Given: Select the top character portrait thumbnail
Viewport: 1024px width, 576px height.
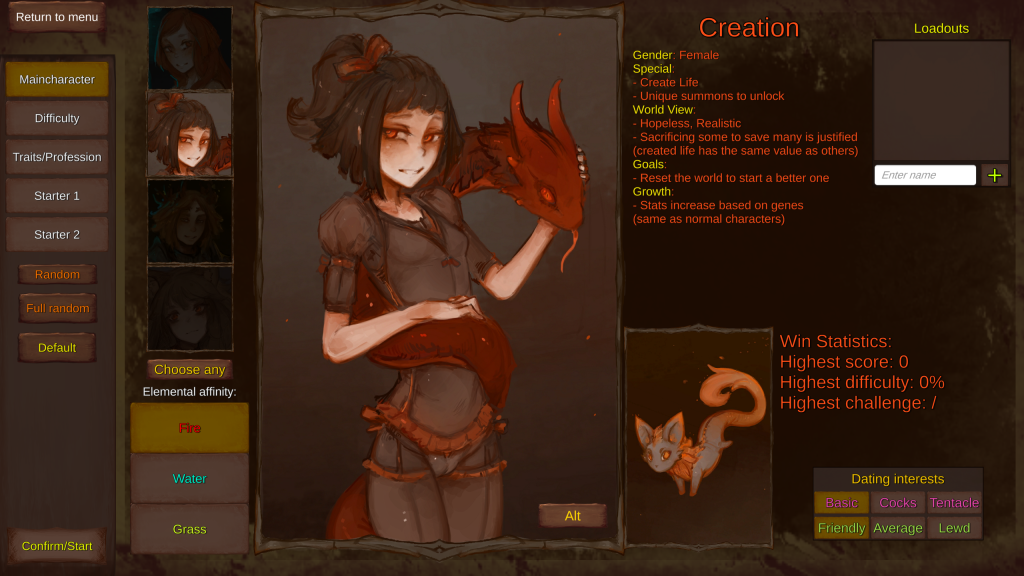Looking at the screenshot, I should click(190, 48).
